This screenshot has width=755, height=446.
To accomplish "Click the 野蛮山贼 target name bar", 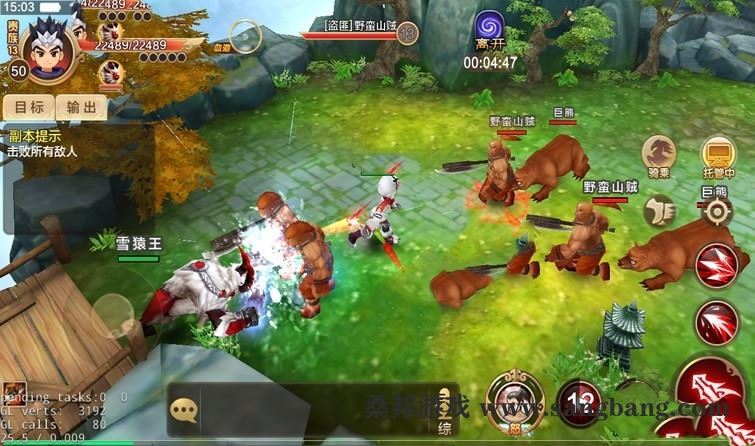I will (x=362, y=24).
